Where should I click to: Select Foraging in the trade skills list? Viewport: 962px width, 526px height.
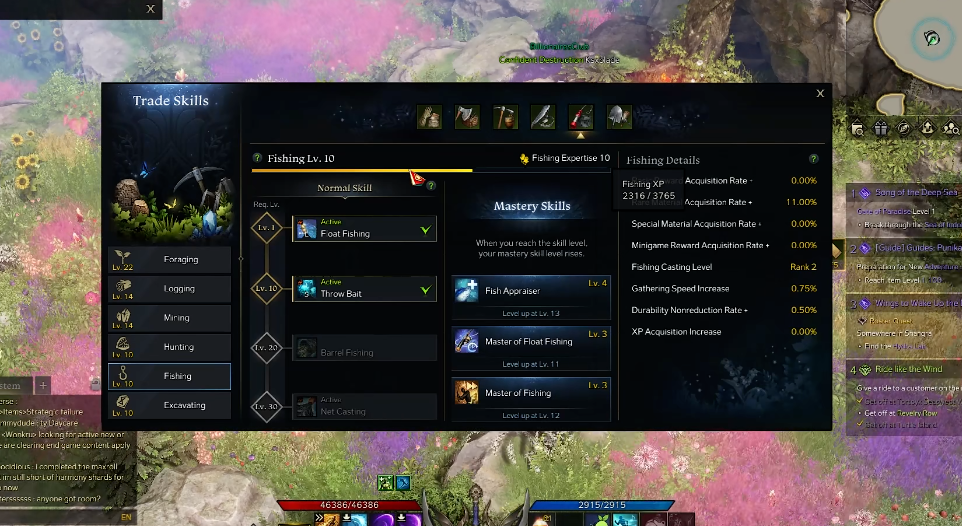[x=170, y=260]
